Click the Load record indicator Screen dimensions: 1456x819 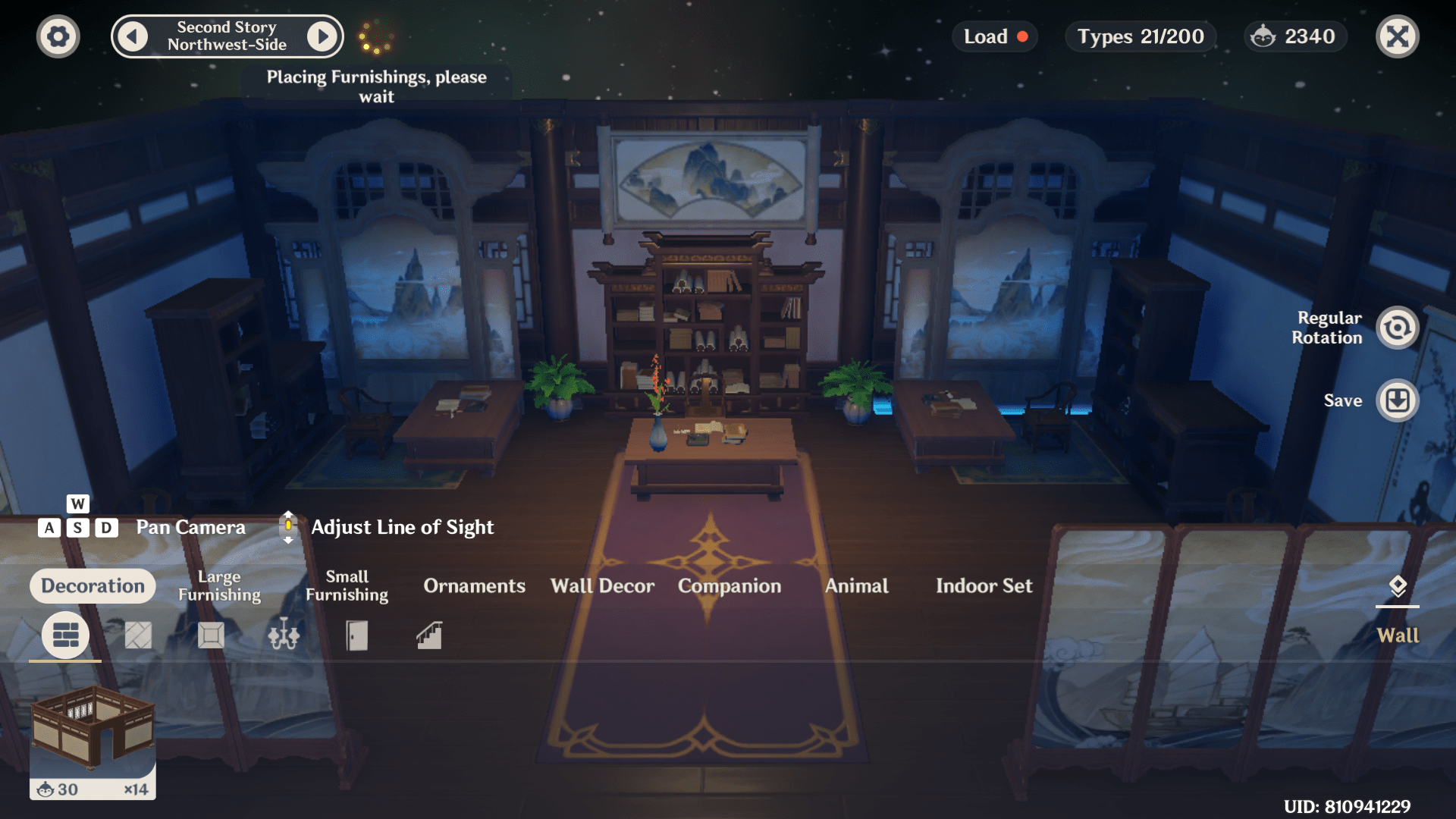coord(1023,36)
